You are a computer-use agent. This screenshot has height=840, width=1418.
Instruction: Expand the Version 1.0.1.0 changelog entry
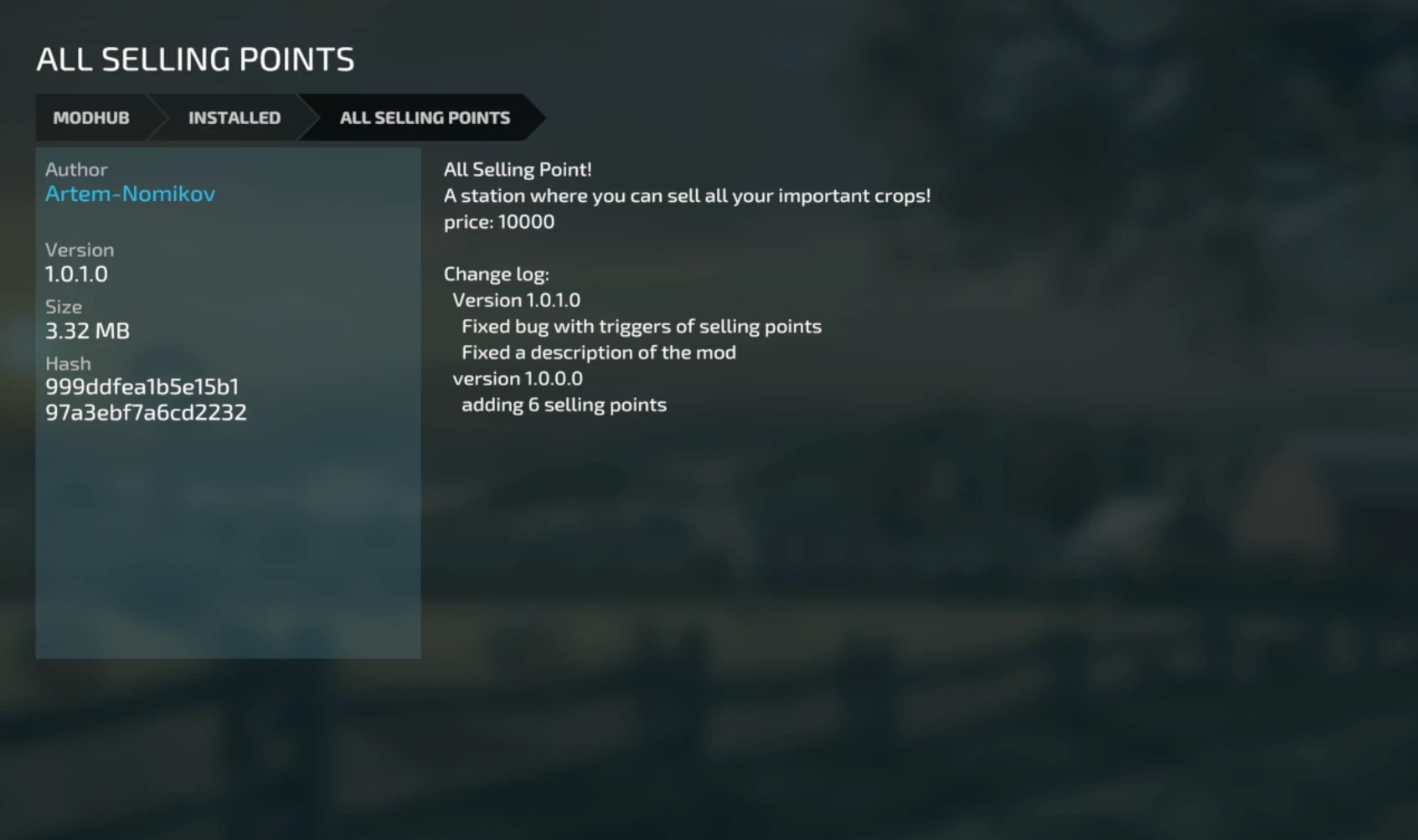[516, 300]
